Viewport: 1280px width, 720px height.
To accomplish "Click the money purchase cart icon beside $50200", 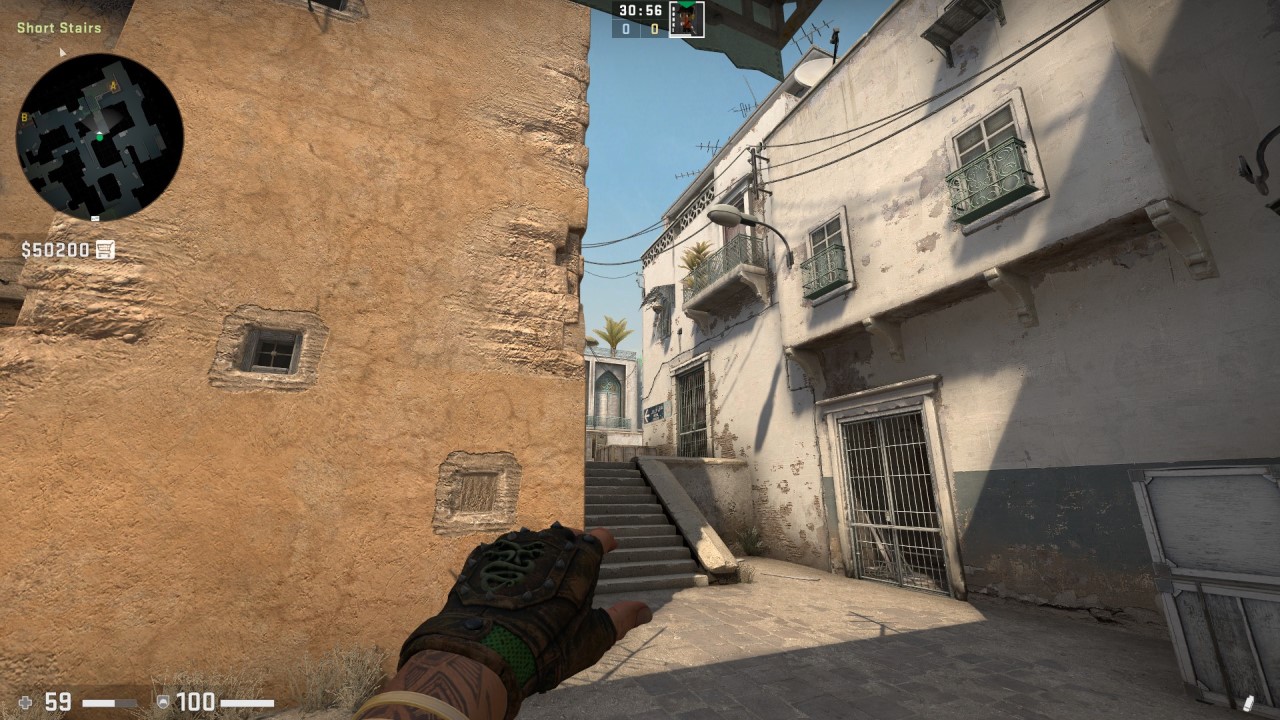I will point(103,249).
